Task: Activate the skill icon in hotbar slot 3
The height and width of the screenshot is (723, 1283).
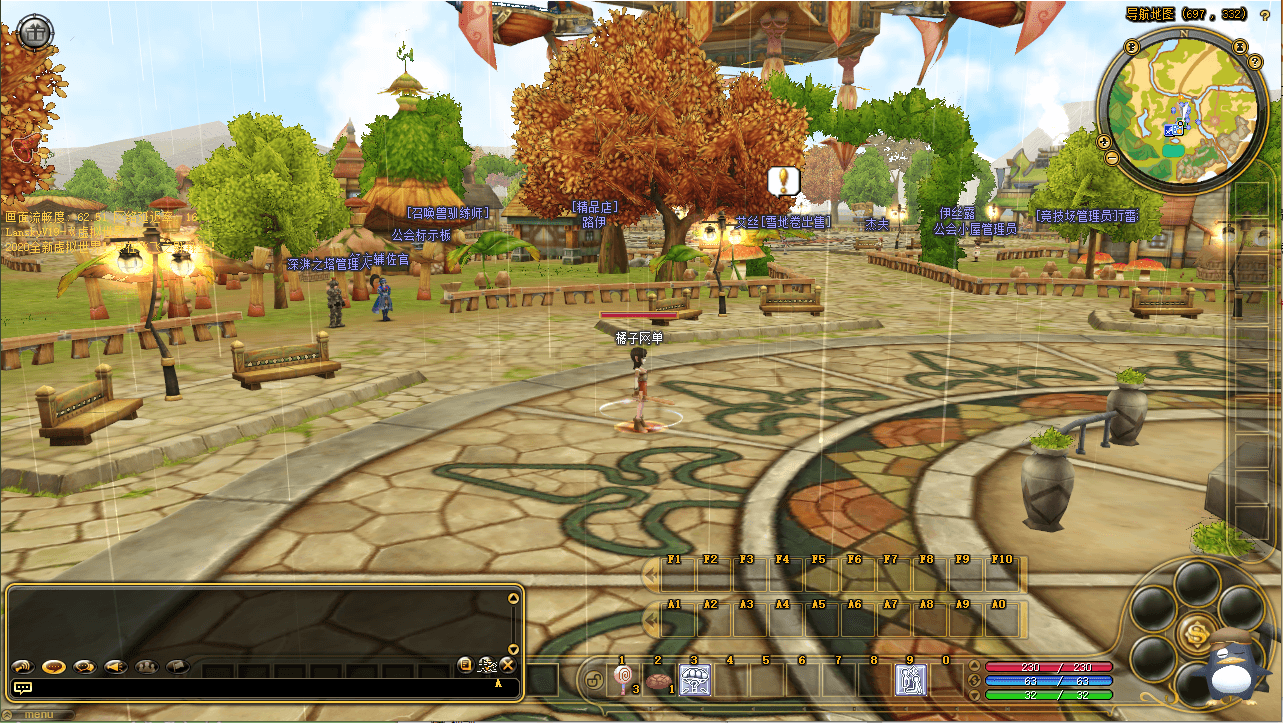Action: point(694,681)
